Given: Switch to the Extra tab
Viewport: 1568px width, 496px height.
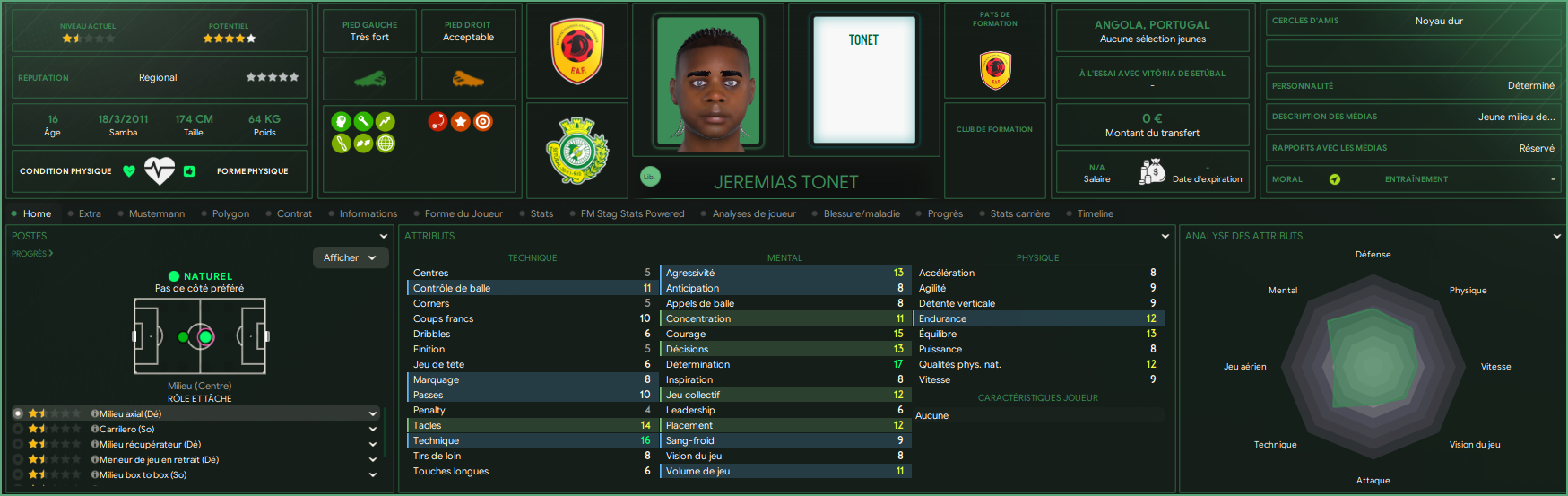Looking at the screenshot, I should tap(90, 213).
